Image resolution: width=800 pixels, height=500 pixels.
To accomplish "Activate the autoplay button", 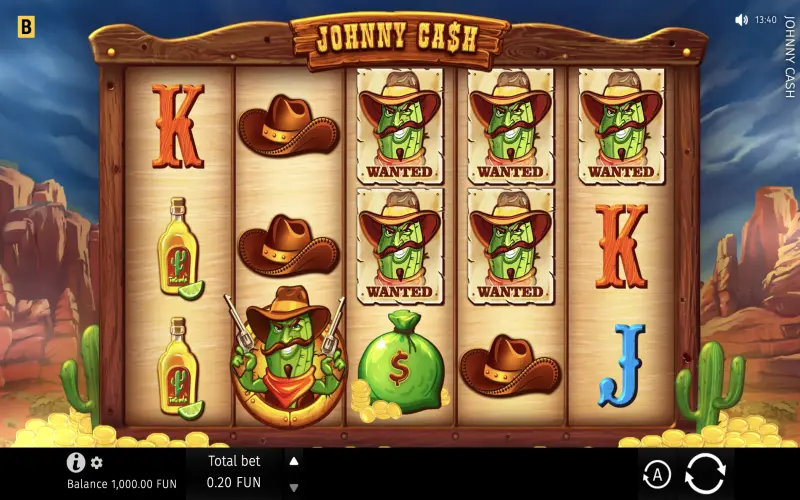I will coord(656,474).
